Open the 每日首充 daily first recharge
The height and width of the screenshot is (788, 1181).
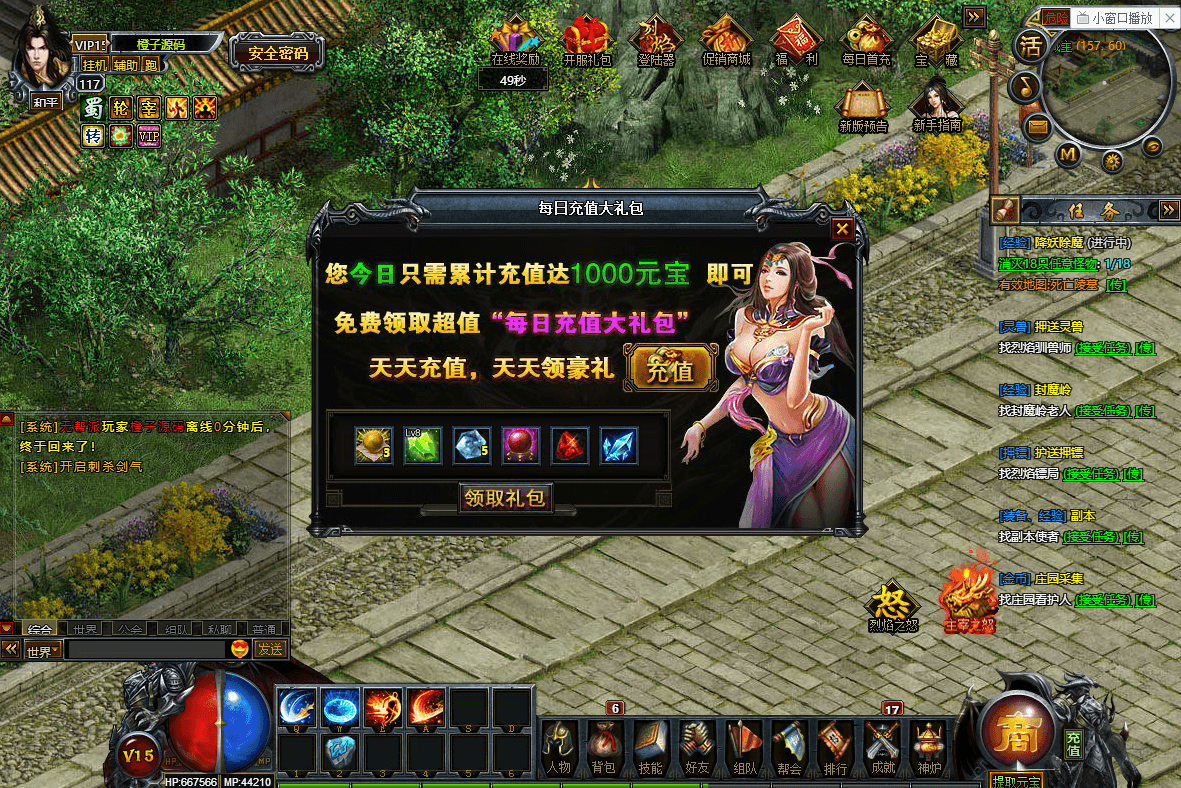click(x=866, y=42)
